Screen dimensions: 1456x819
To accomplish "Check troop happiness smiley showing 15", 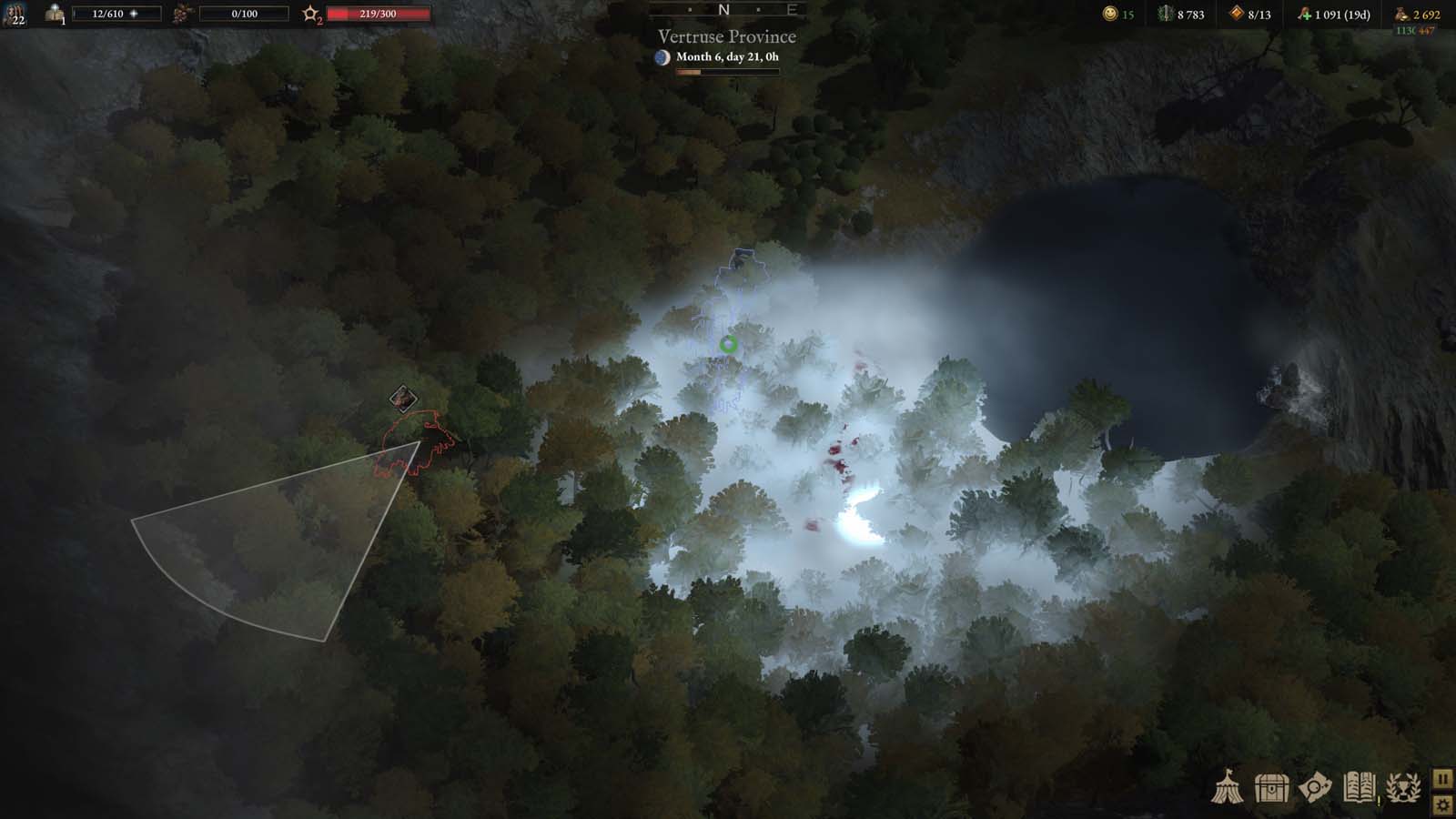I will [x=1110, y=15].
